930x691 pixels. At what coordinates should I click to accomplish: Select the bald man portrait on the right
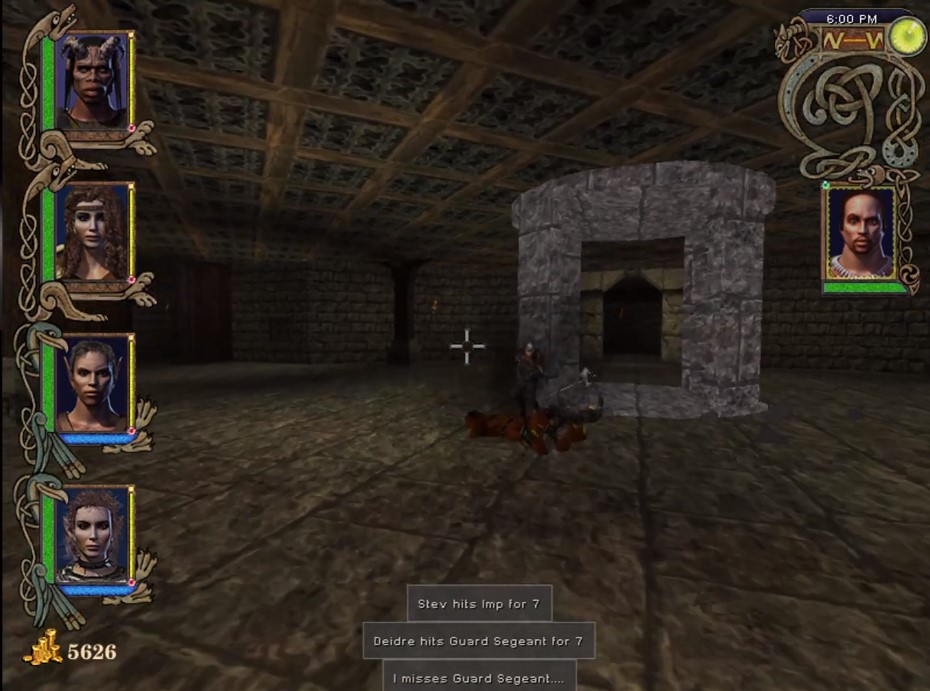(x=859, y=234)
